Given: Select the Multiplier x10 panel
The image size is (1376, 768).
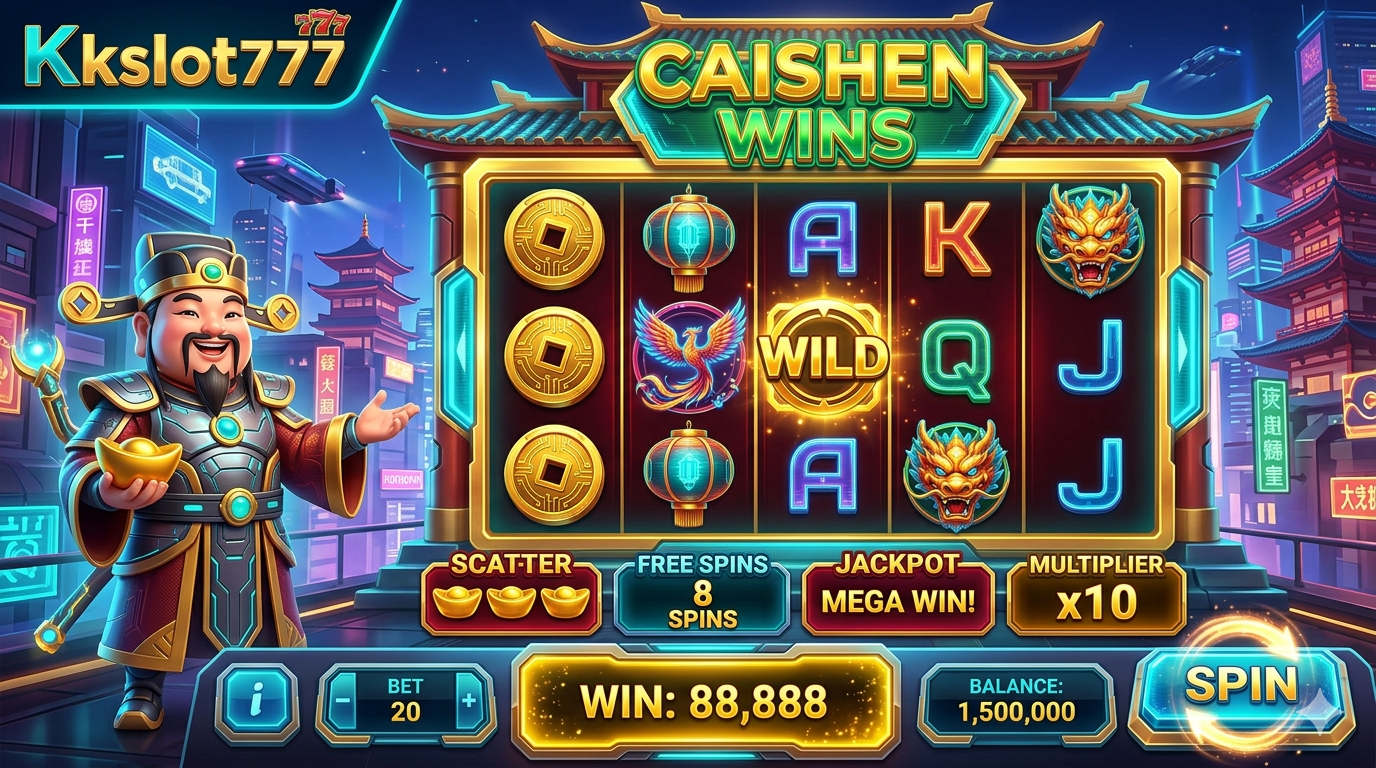Looking at the screenshot, I should (1096, 597).
